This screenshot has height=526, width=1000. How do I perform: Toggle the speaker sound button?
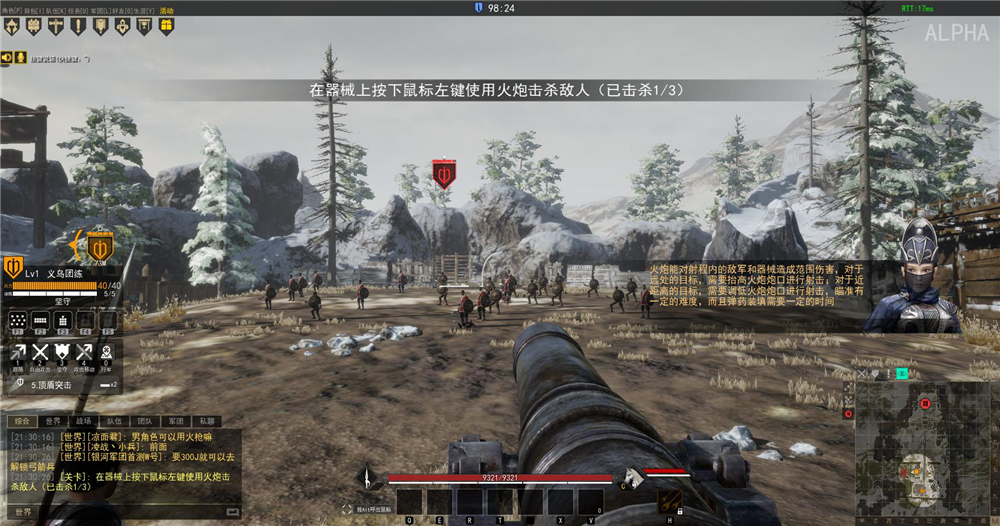click(x=7, y=57)
